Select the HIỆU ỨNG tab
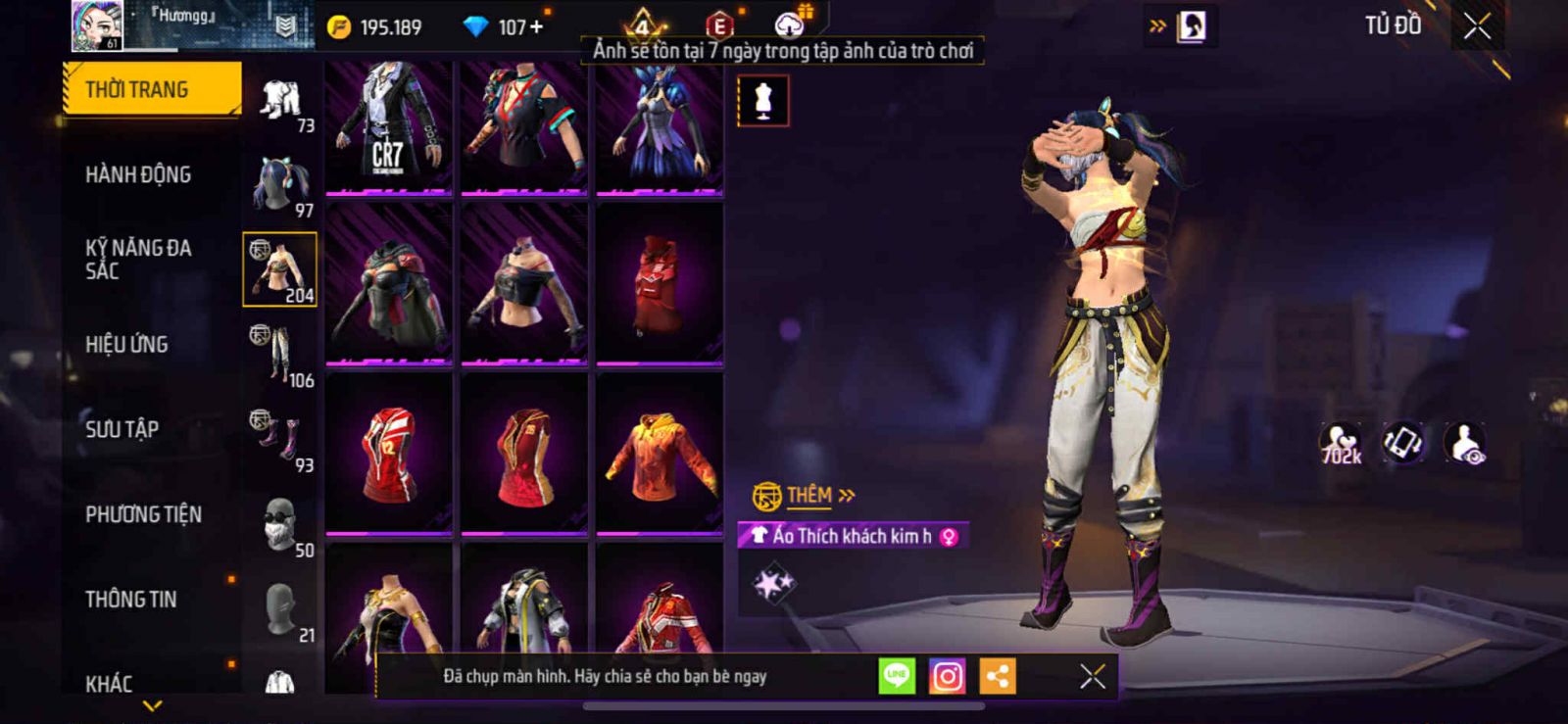1568x724 pixels. (x=126, y=344)
